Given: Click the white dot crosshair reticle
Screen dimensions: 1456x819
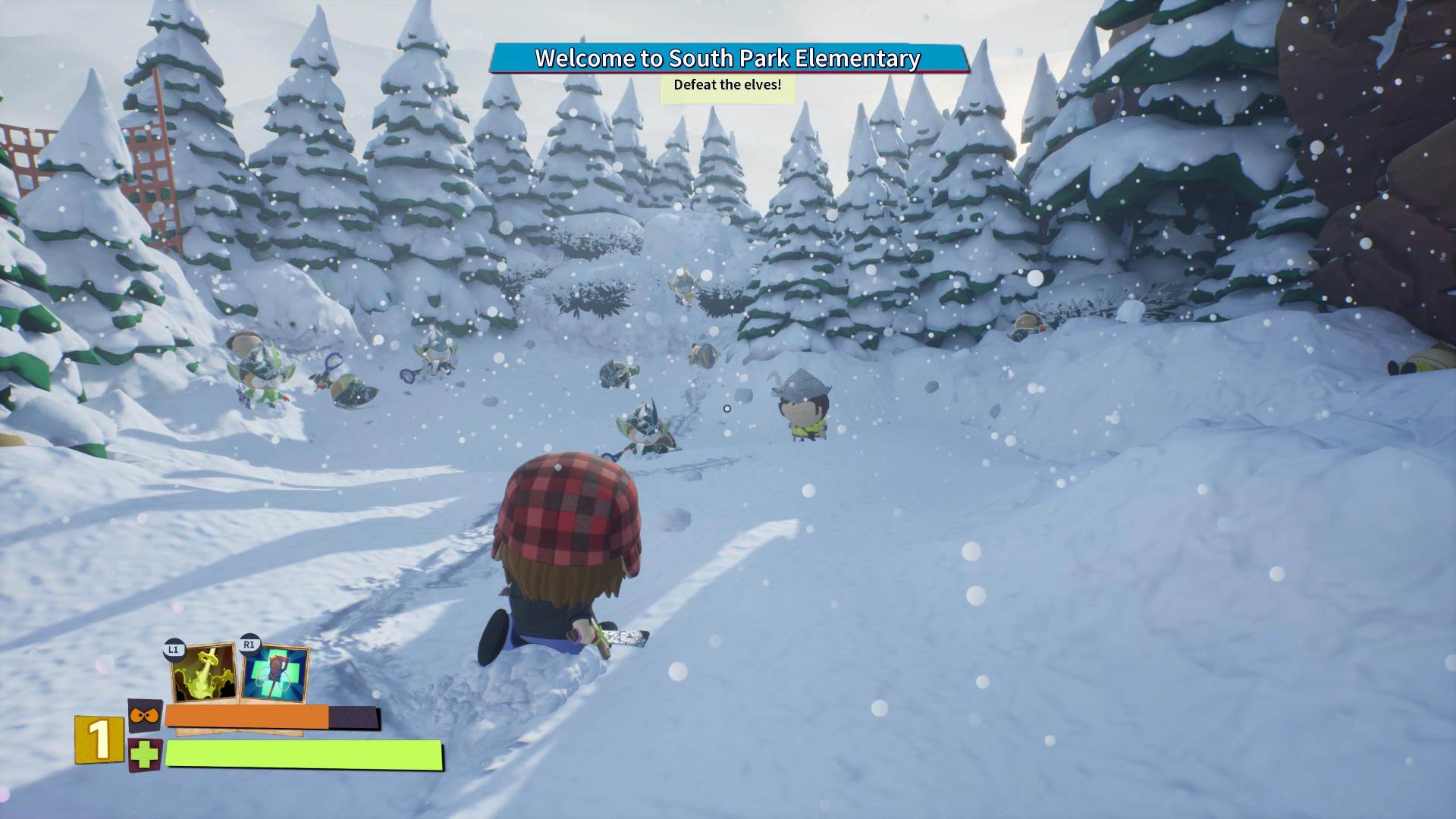Looking at the screenshot, I should (727, 408).
